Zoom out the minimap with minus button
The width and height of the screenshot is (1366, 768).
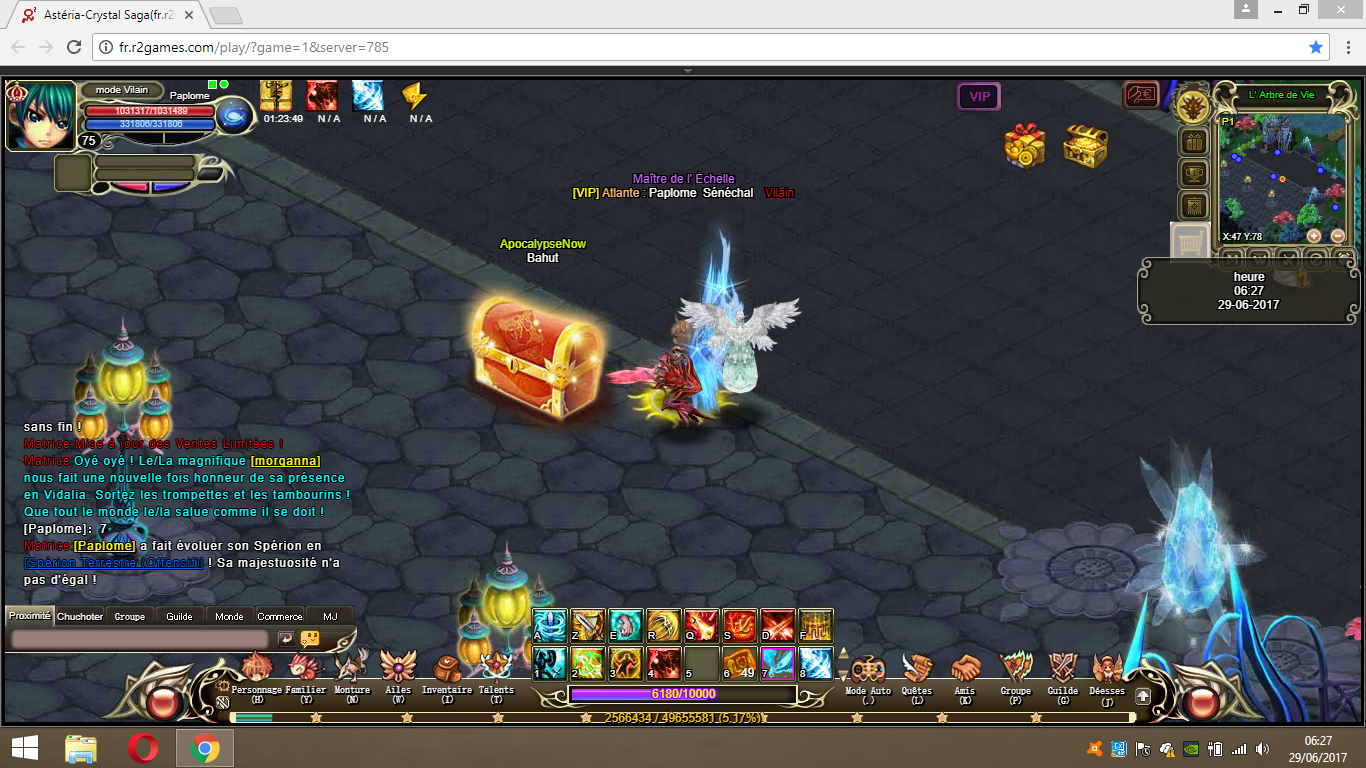pos(1338,236)
